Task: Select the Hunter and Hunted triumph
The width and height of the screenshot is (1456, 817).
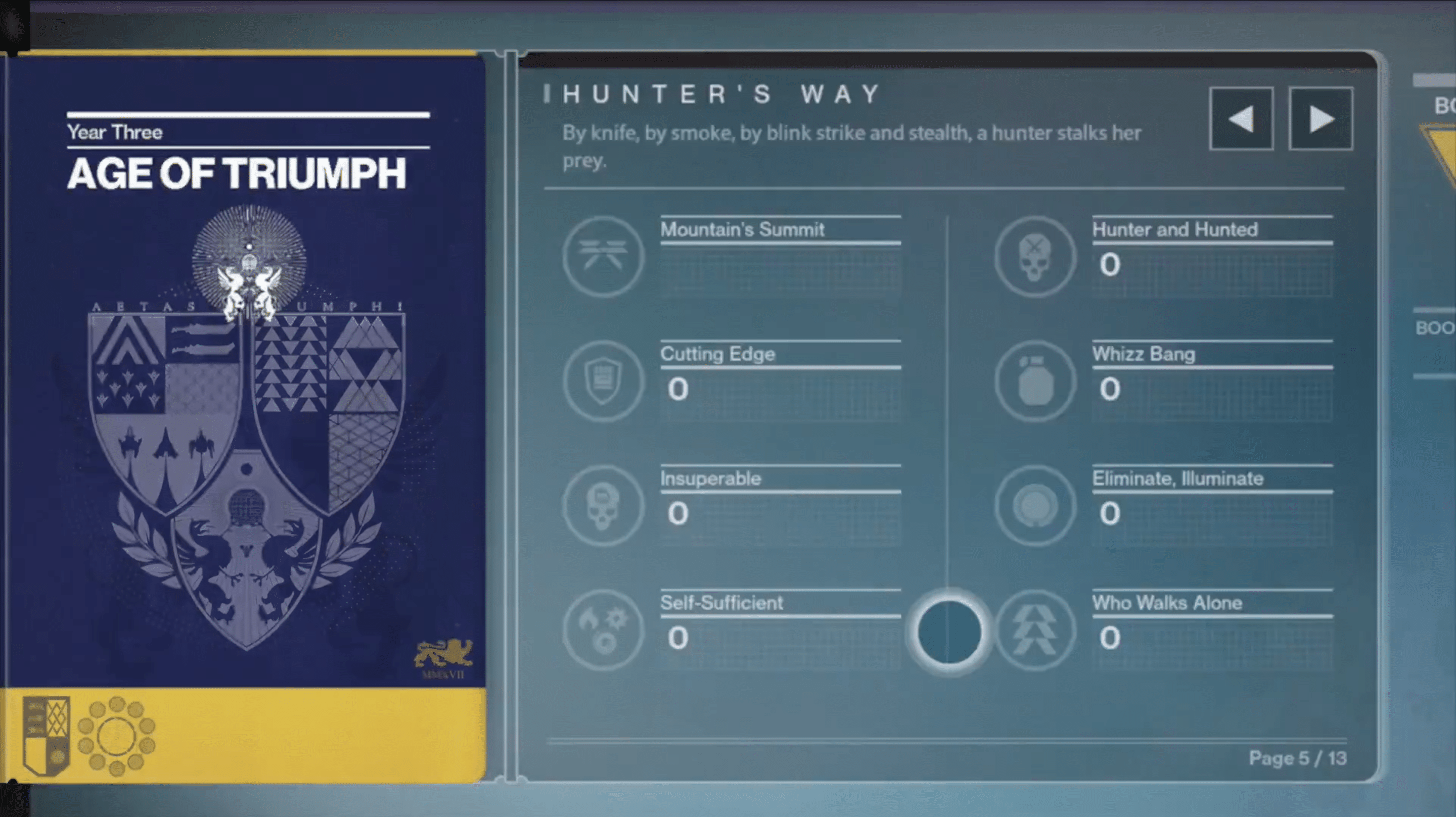Action: click(x=1035, y=257)
